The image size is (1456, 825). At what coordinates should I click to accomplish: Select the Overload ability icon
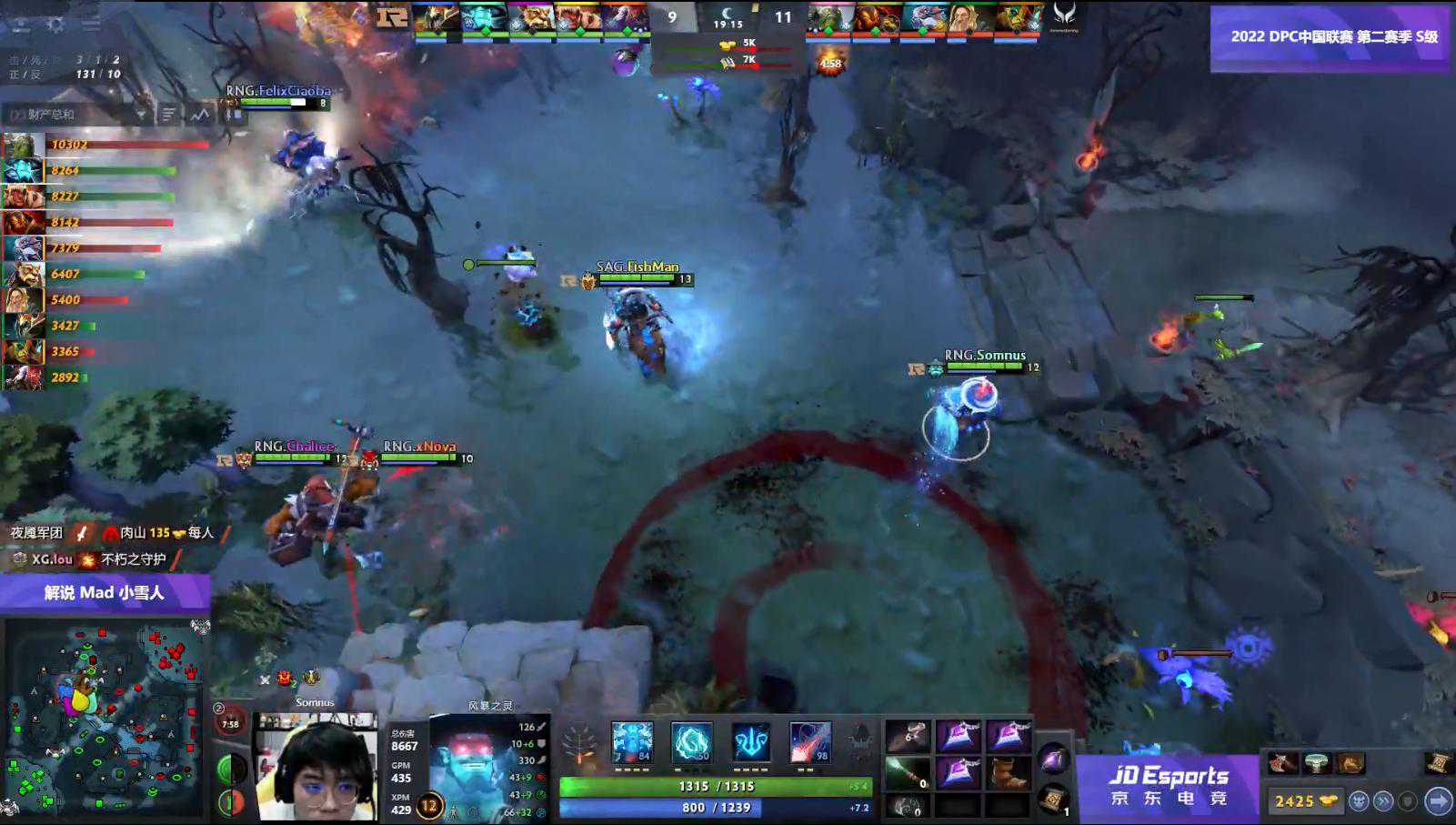tap(751, 742)
